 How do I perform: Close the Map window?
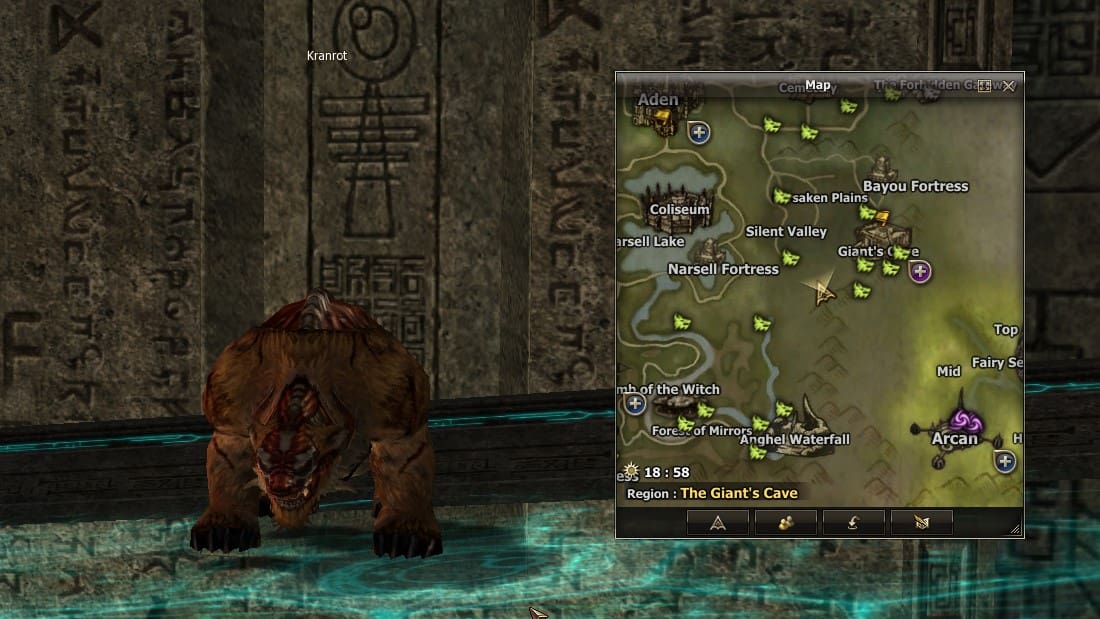click(1009, 86)
